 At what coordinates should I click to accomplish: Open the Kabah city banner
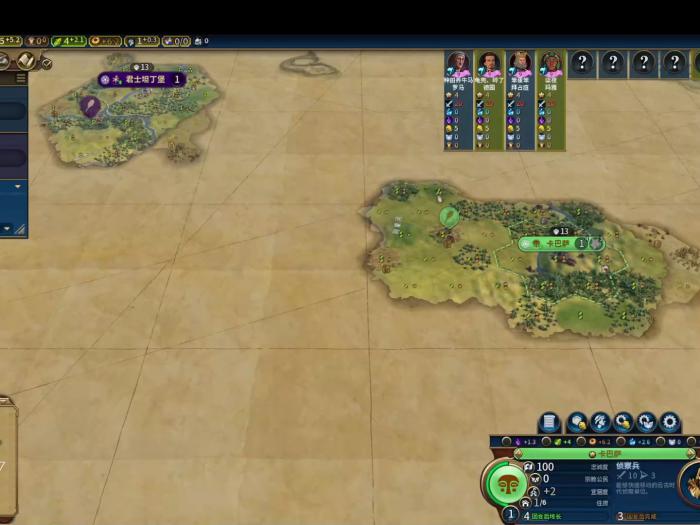(556, 243)
